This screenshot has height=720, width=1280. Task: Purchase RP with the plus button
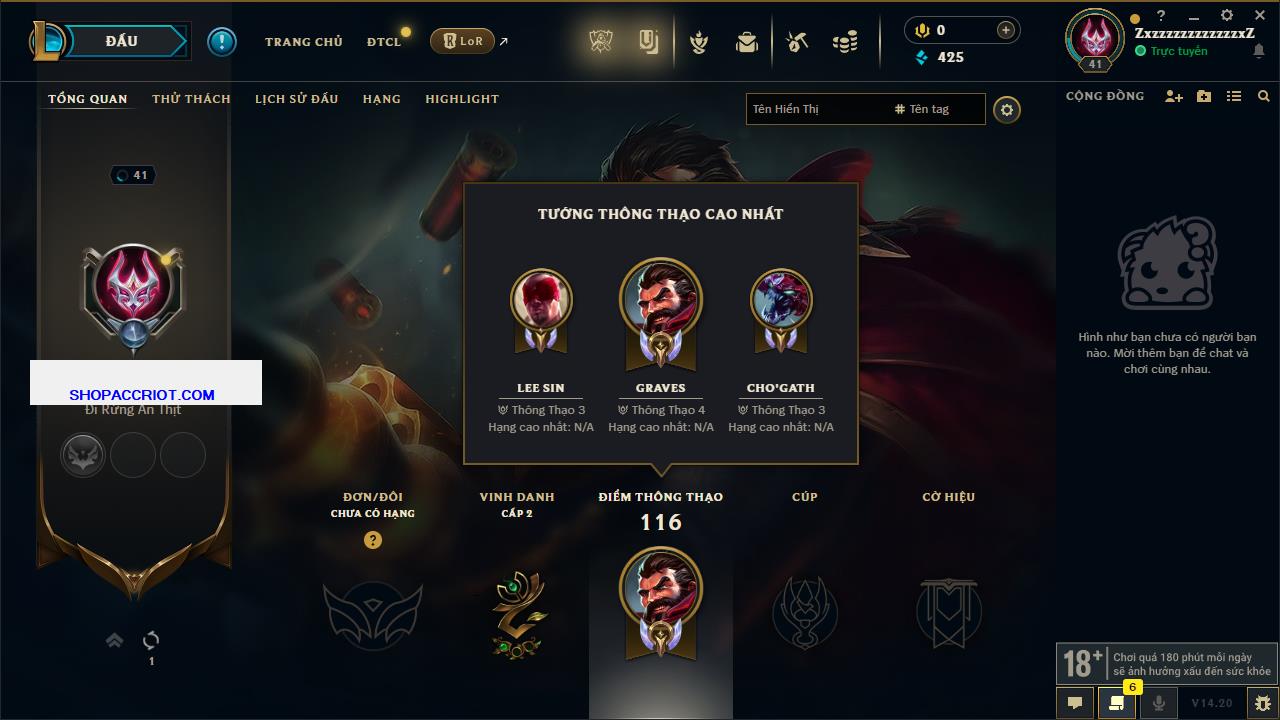[x=1006, y=30]
